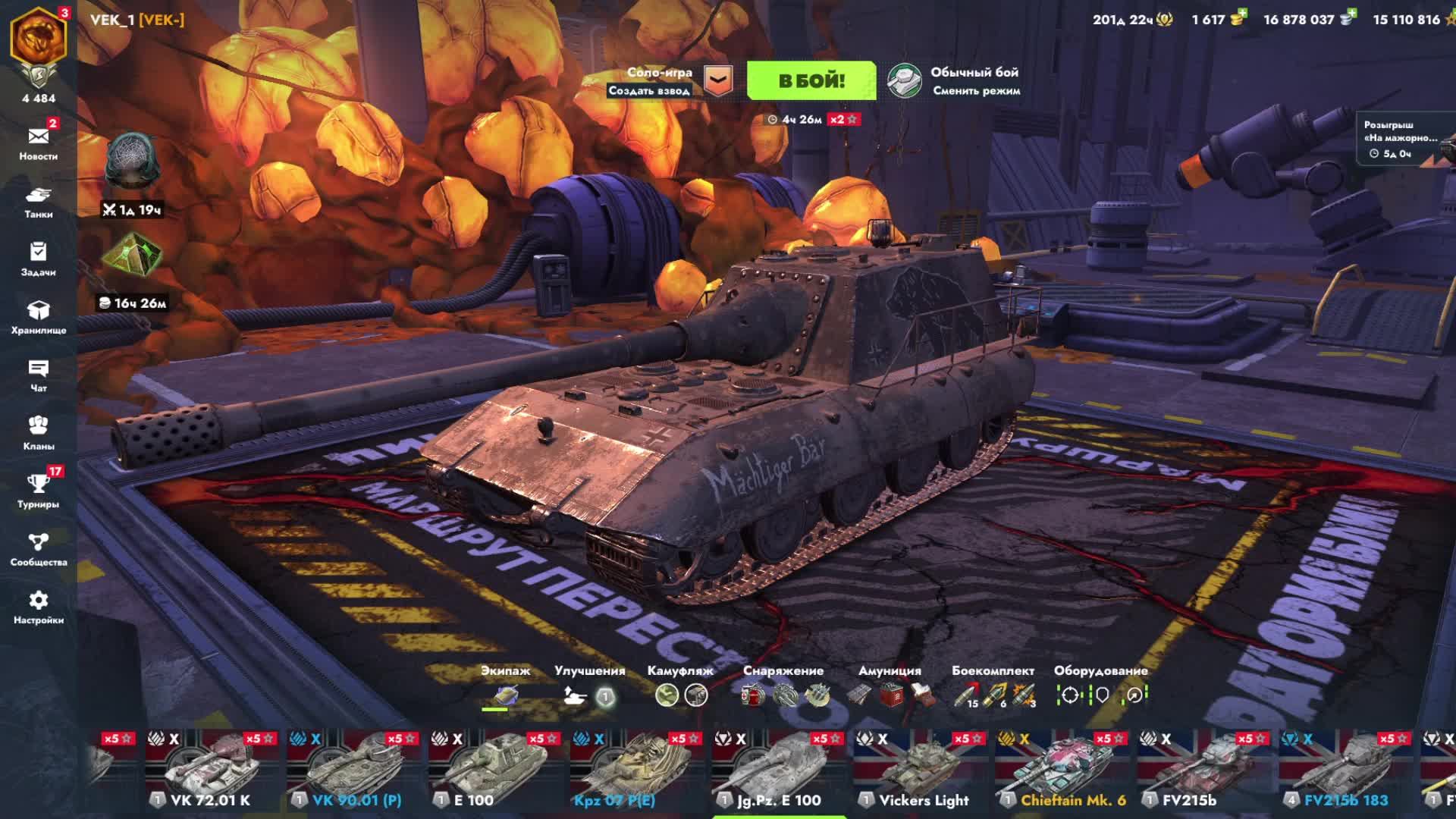Open Настройки settings
1456x819 pixels.
coord(38,607)
